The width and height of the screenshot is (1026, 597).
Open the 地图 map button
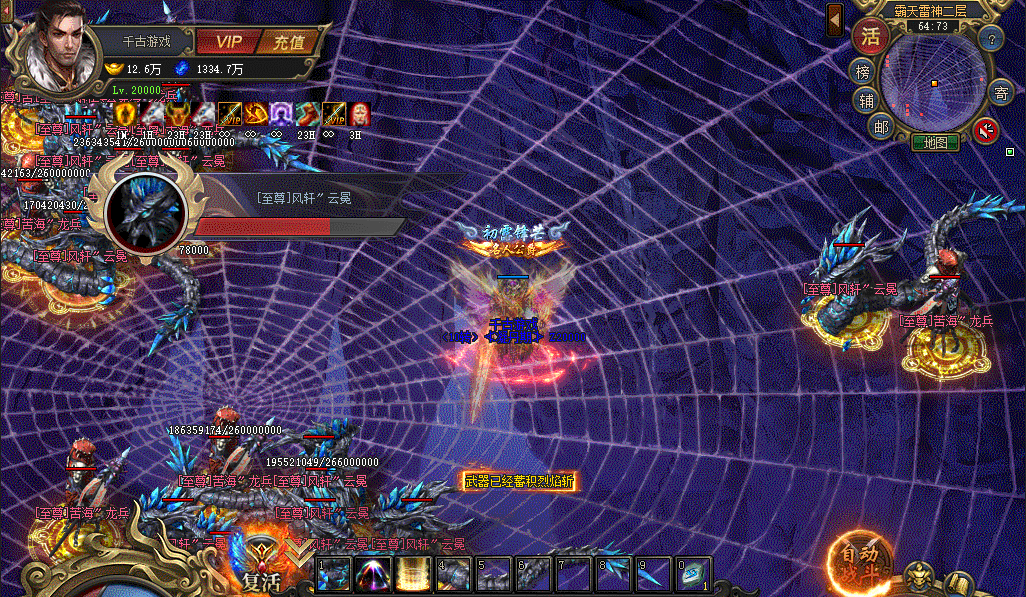[935, 142]
